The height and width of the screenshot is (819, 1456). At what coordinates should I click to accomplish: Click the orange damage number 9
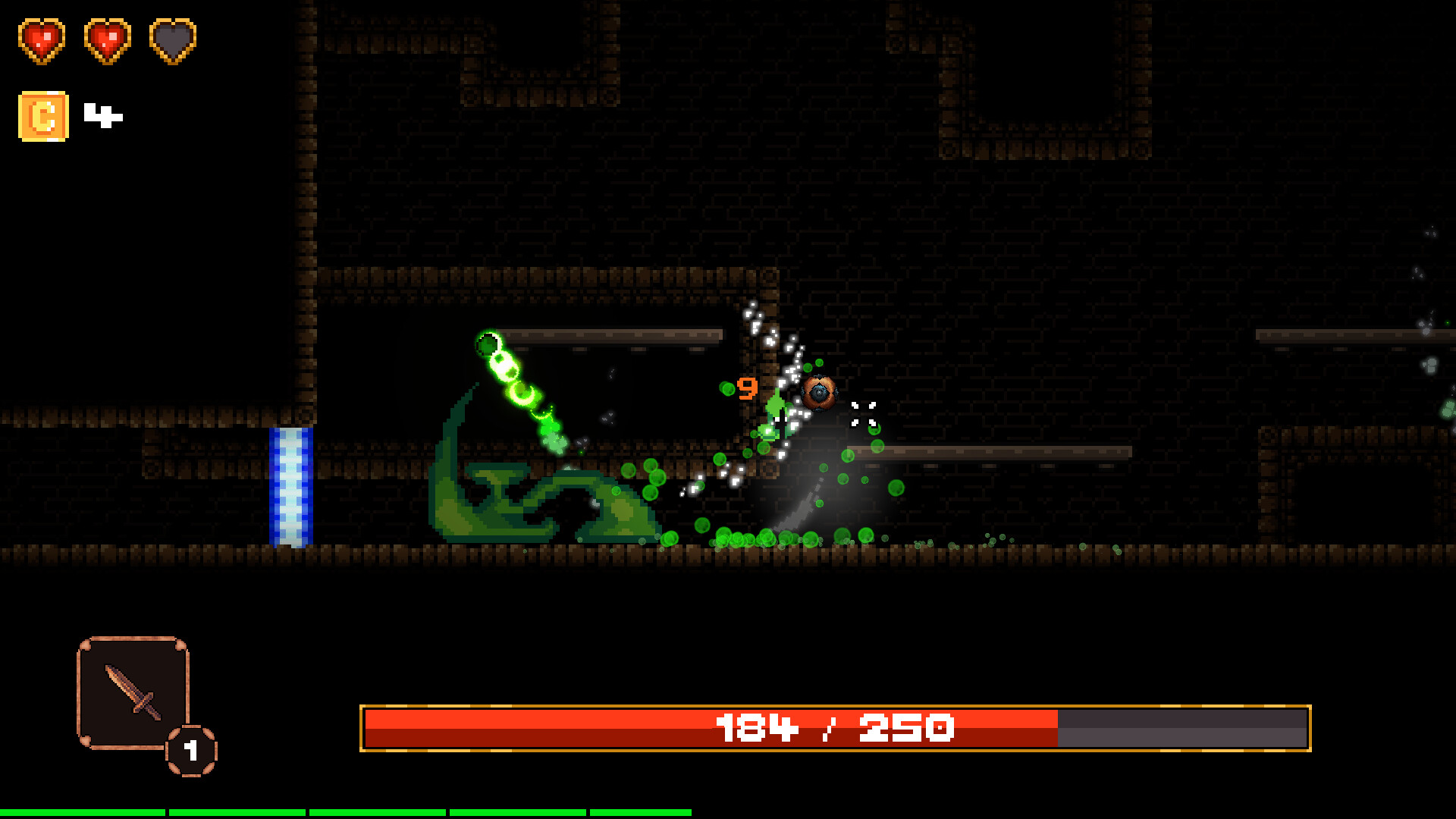point(746,387)
